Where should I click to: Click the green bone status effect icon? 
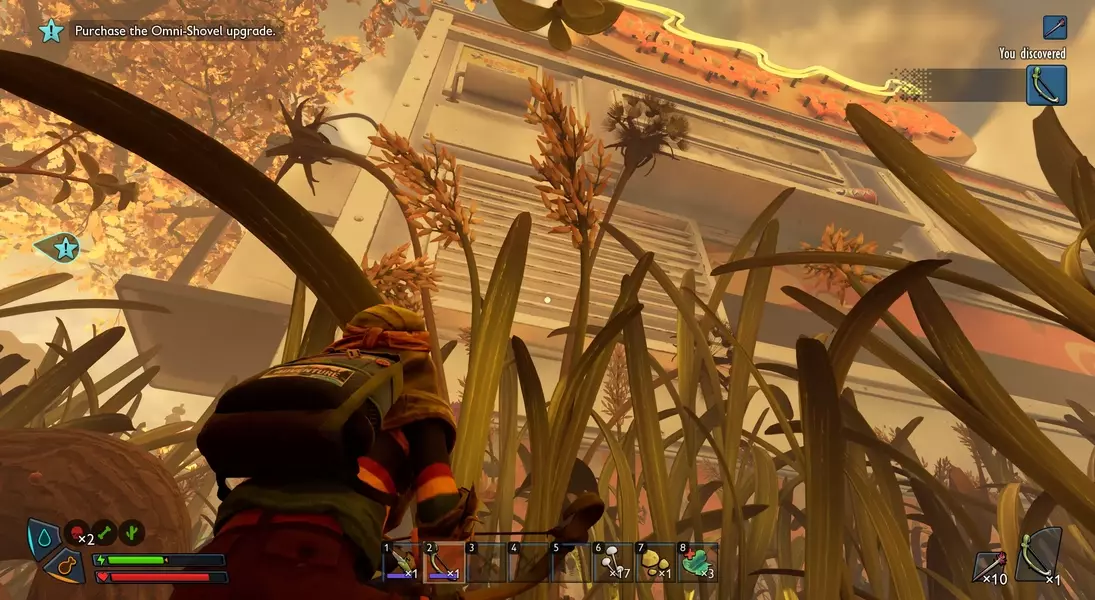105,533
